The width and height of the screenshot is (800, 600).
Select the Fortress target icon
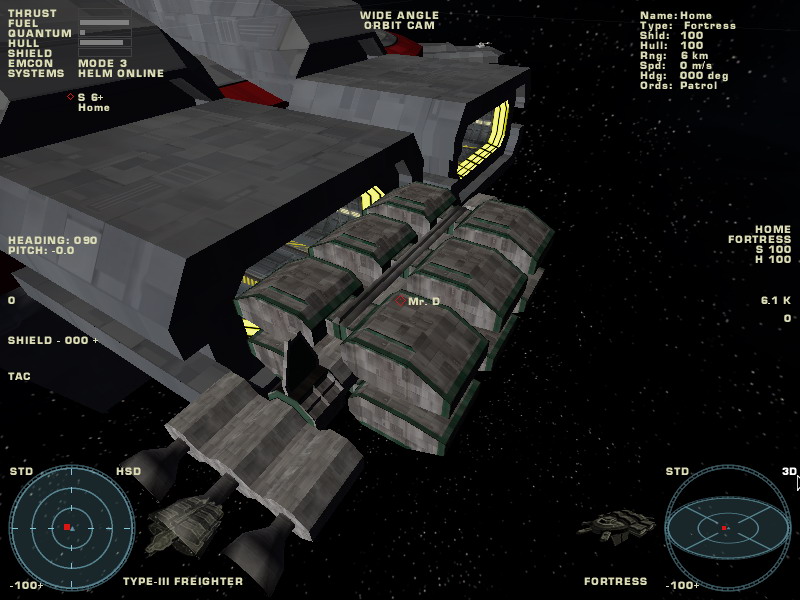pos(617,524)
